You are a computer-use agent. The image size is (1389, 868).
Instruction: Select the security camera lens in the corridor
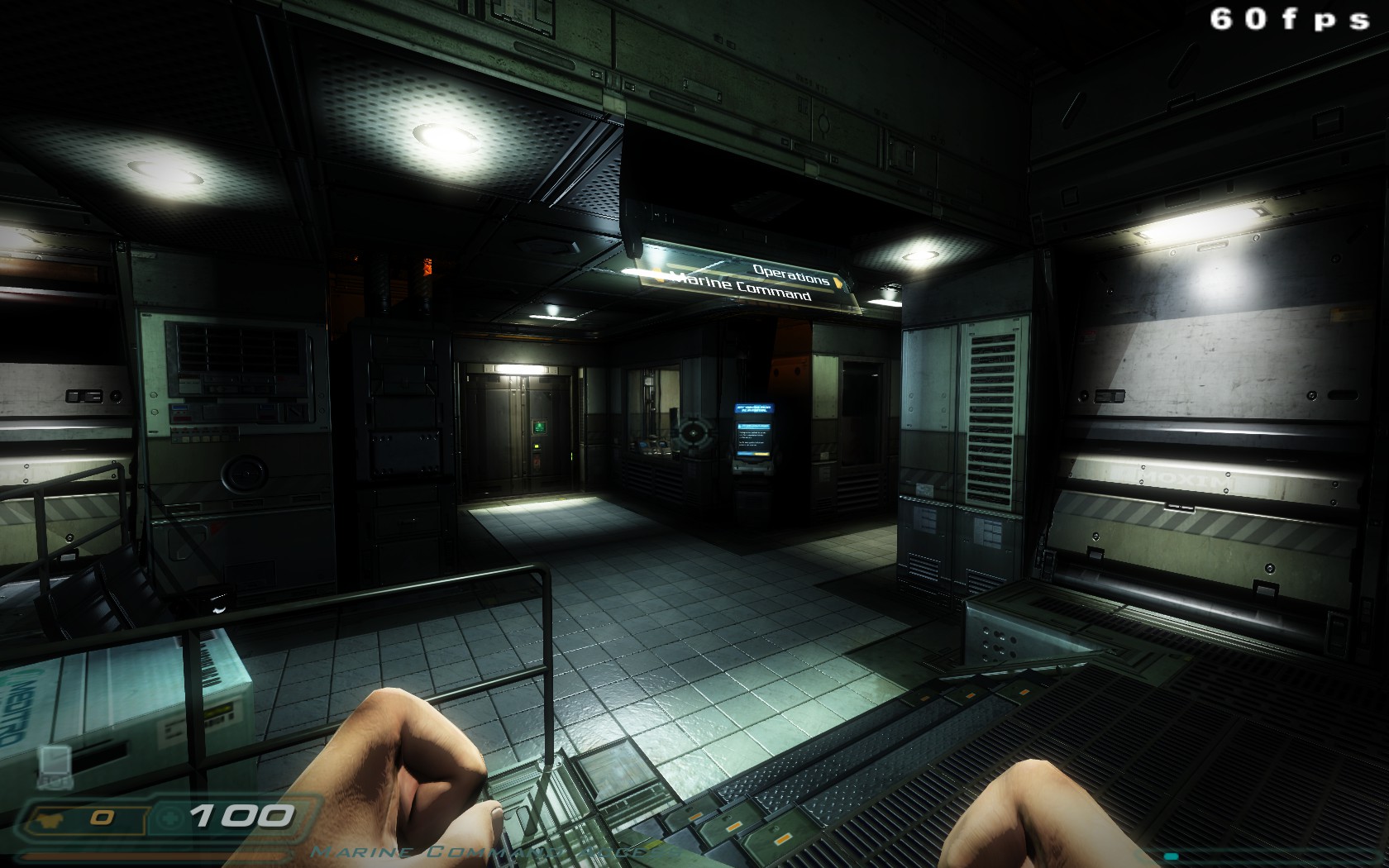[x=693, y=432]
